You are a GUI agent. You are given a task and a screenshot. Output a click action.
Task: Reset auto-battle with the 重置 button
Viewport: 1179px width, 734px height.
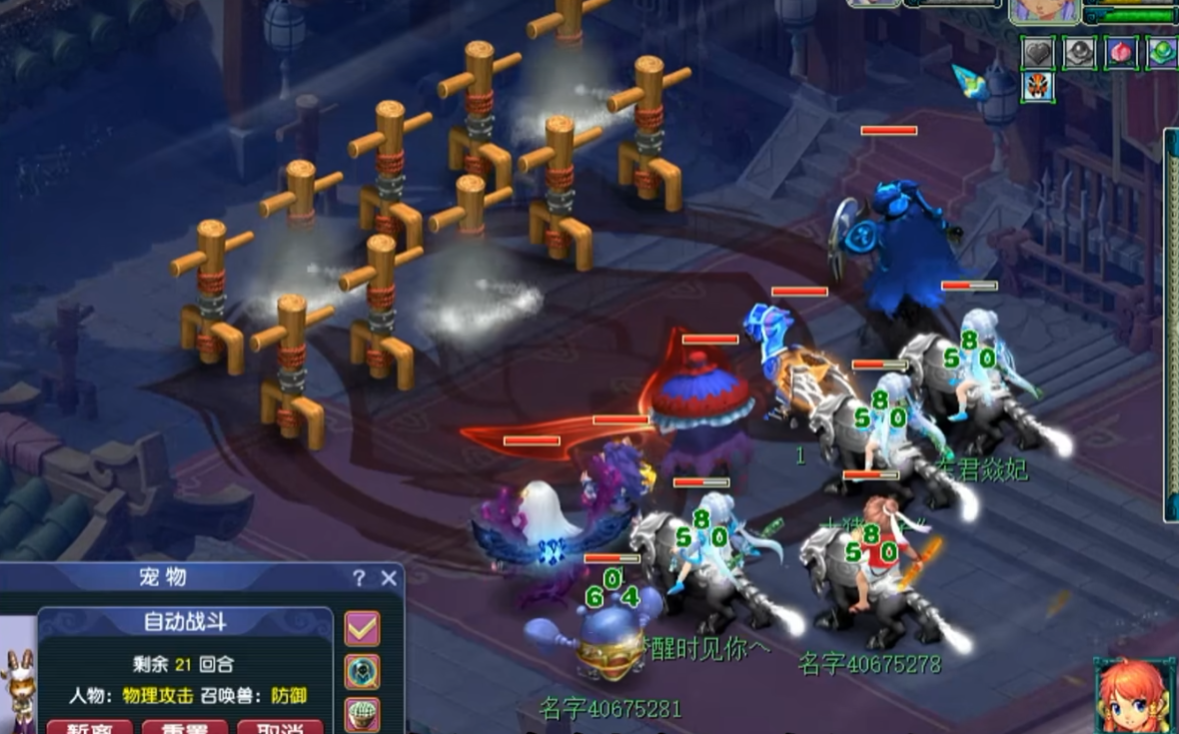pos(184,727)
